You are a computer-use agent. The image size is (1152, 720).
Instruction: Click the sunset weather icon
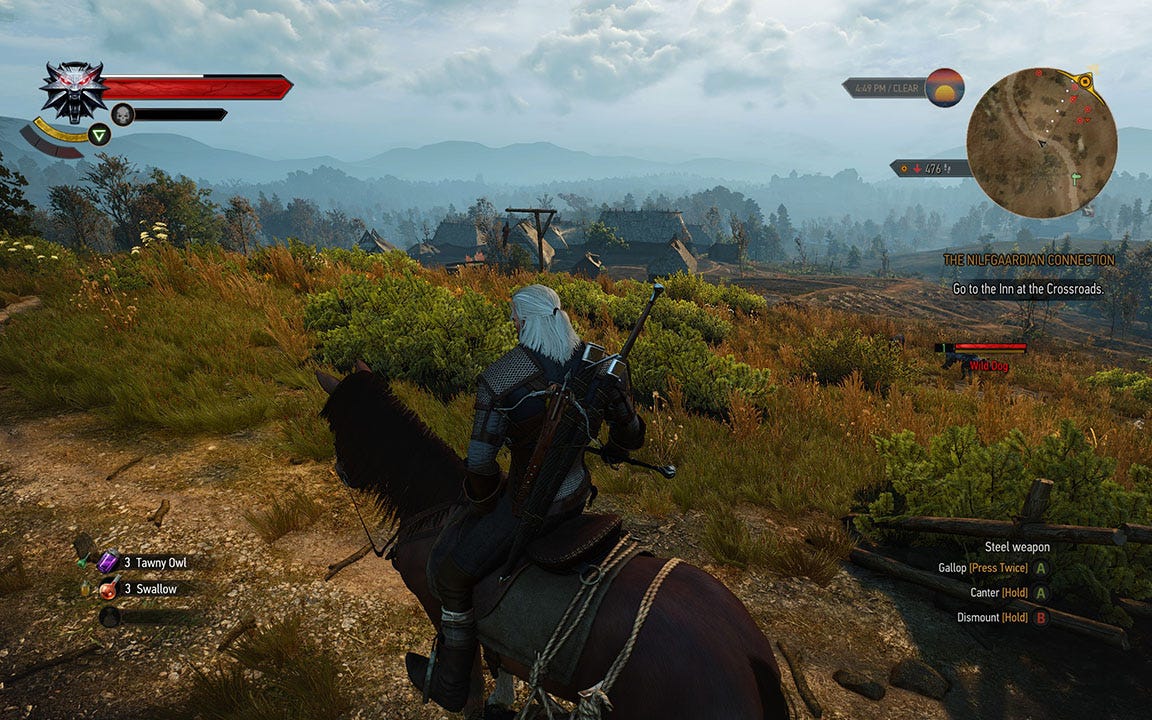pyautogui.click(x=944, y=88)
